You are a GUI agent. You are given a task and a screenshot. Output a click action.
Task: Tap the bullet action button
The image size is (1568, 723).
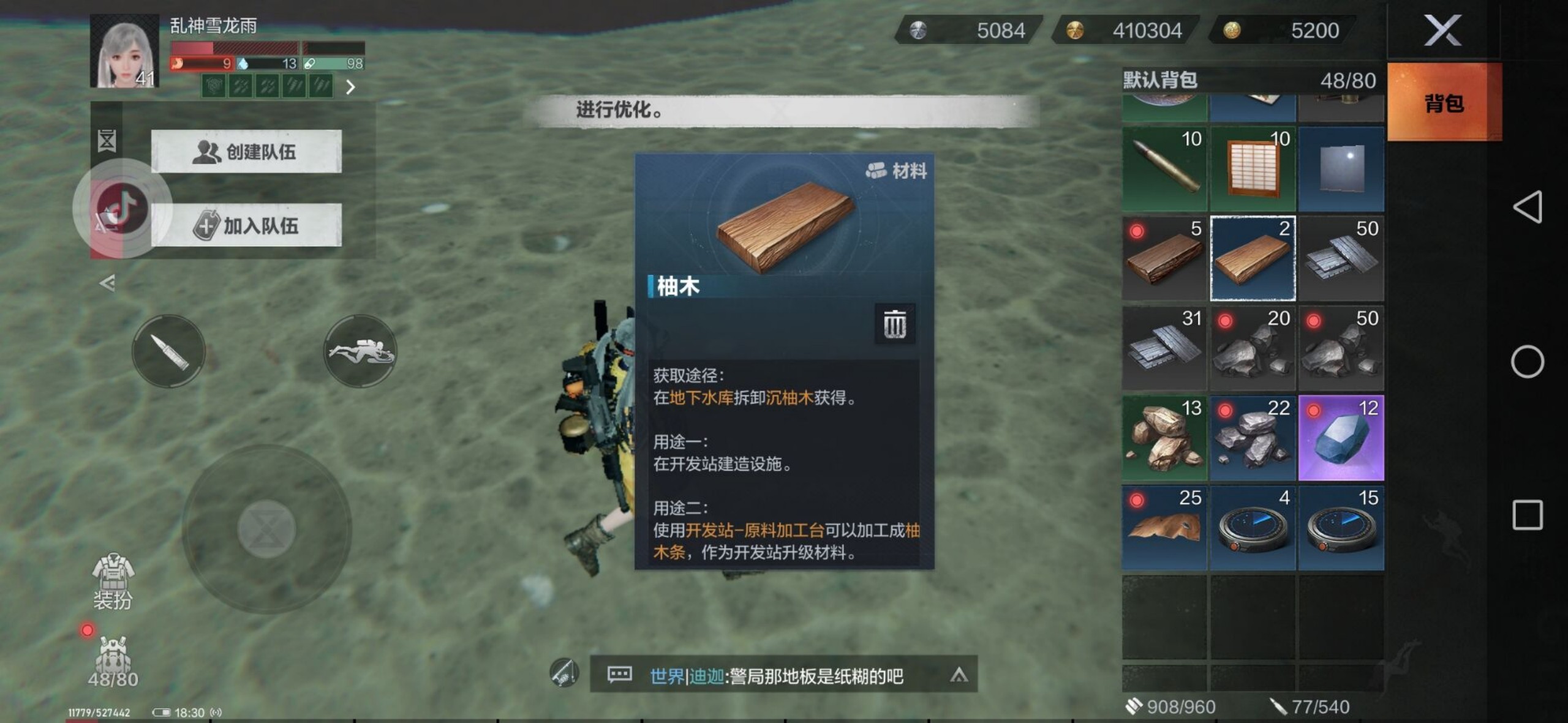tap(168, 351)
